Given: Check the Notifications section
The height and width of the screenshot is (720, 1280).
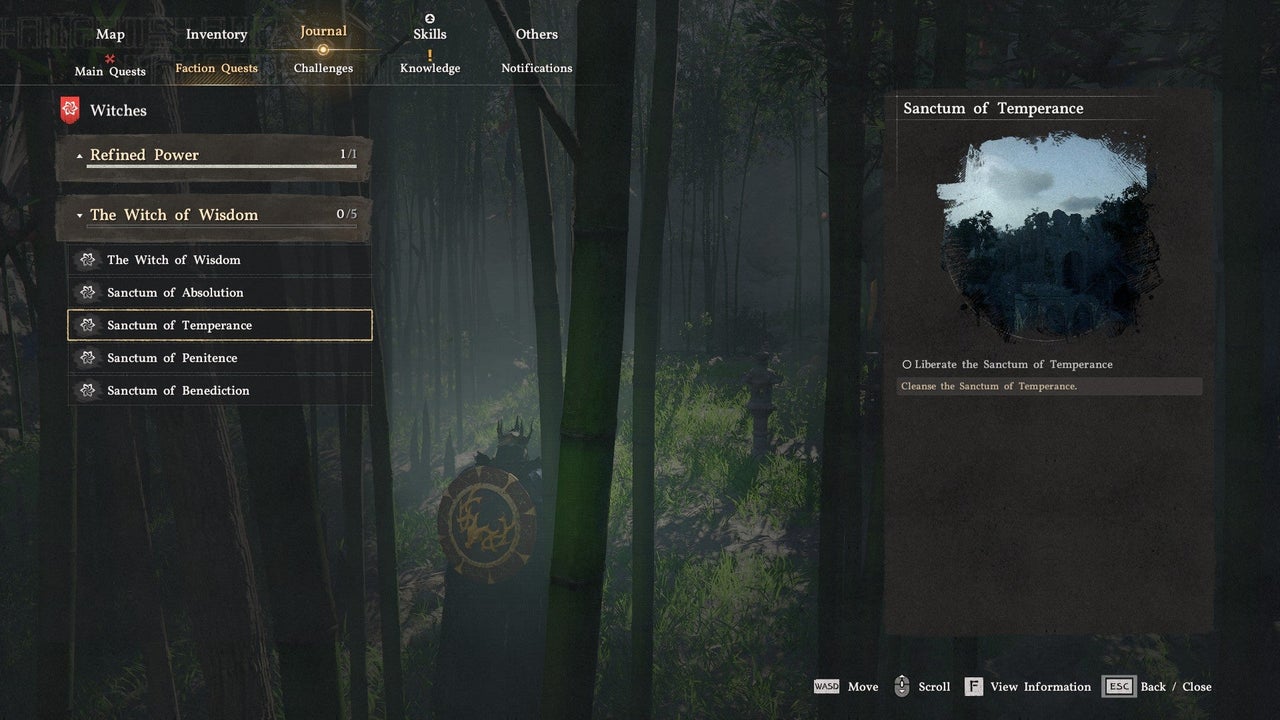Looking at the screenshot, I should point(537,68).
